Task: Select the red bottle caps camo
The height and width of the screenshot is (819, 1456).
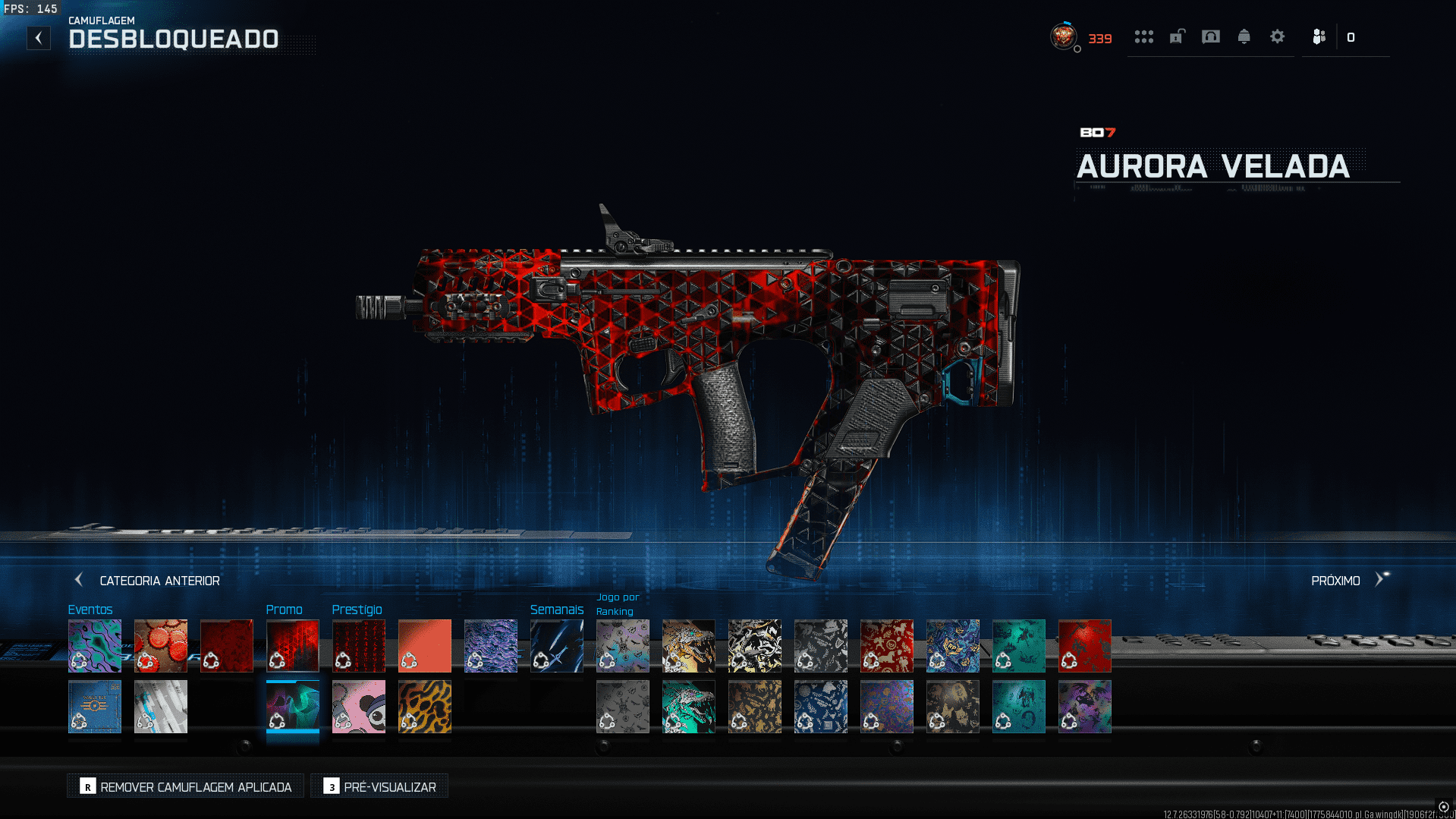Action: (x=161, y=646)
